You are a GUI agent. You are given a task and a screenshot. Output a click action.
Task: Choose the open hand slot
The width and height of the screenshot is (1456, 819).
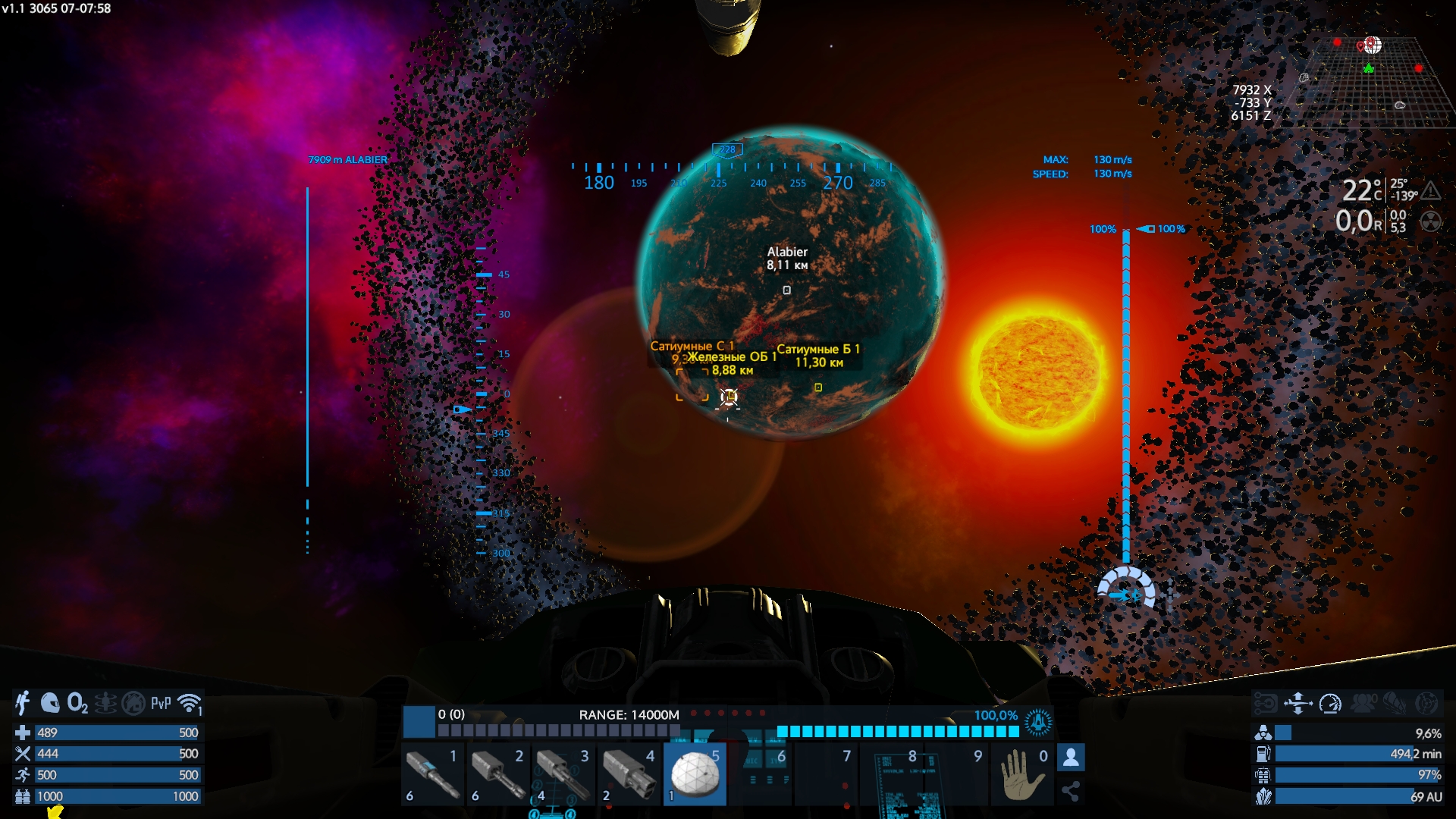(1022, 774)
